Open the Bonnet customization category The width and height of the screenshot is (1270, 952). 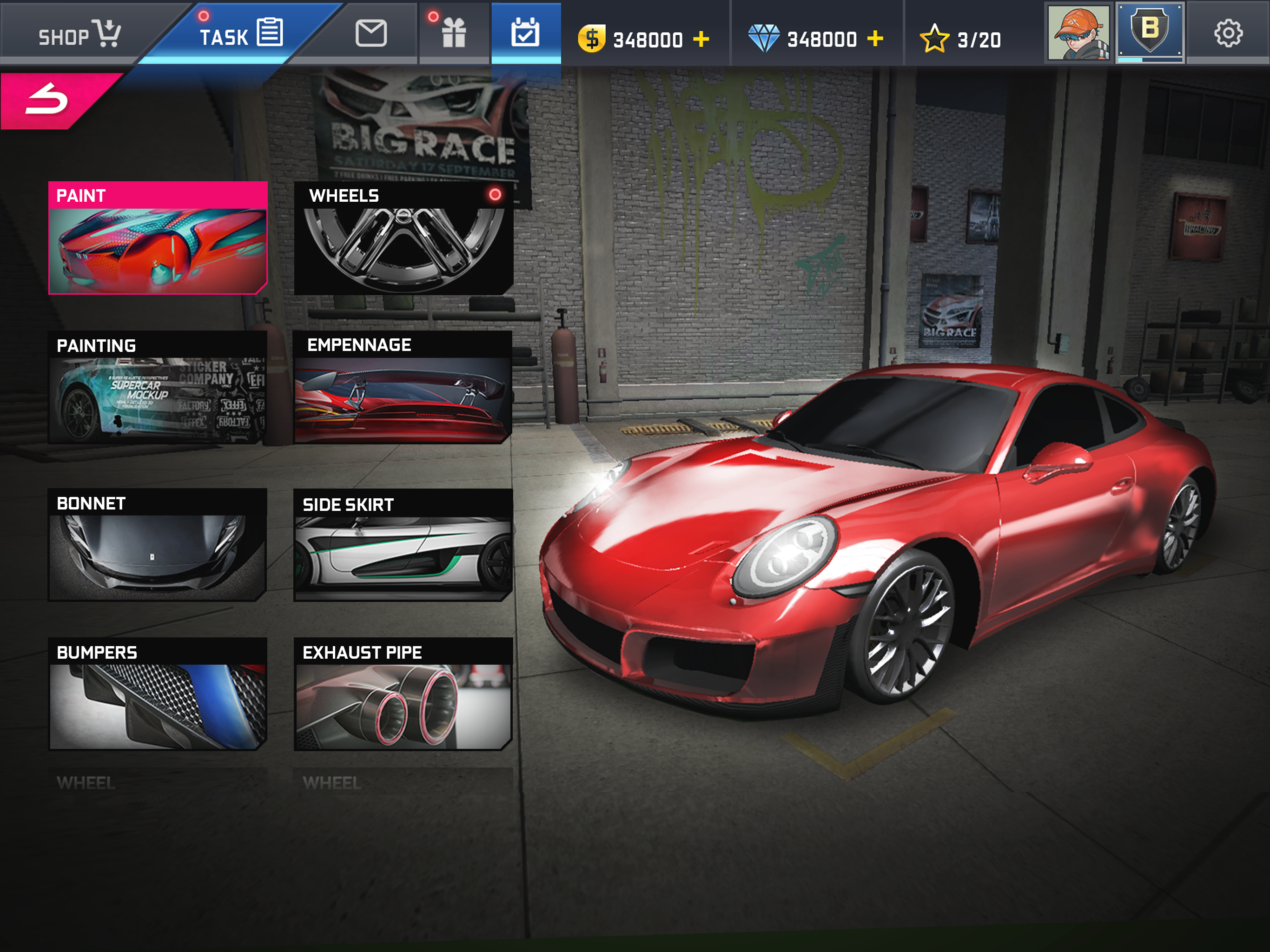coord(158,544)
